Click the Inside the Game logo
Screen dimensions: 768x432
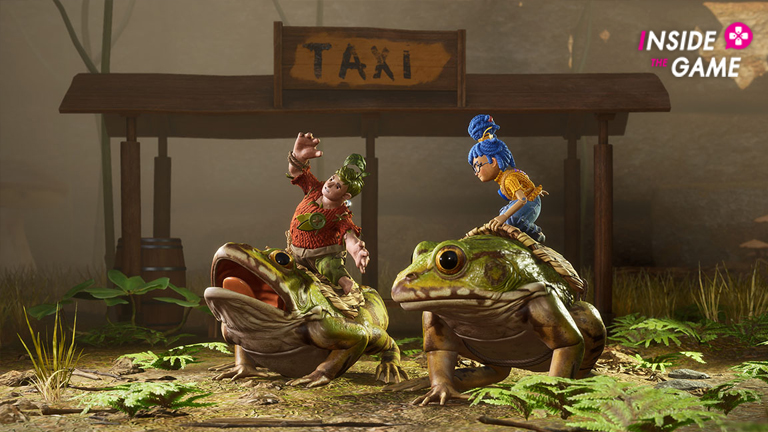(x=694, y=51)
